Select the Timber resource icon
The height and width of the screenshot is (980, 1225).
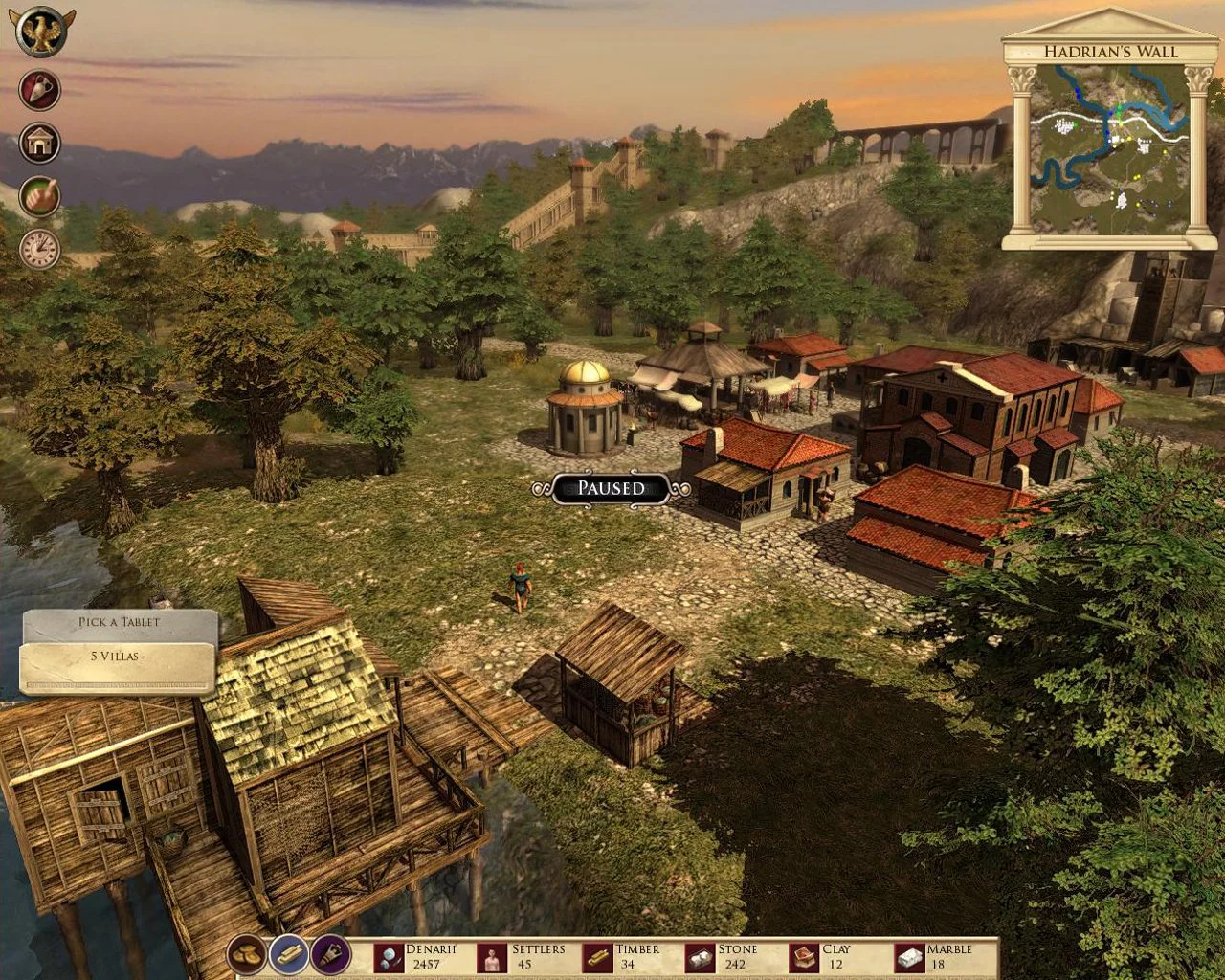click(599, 956)
